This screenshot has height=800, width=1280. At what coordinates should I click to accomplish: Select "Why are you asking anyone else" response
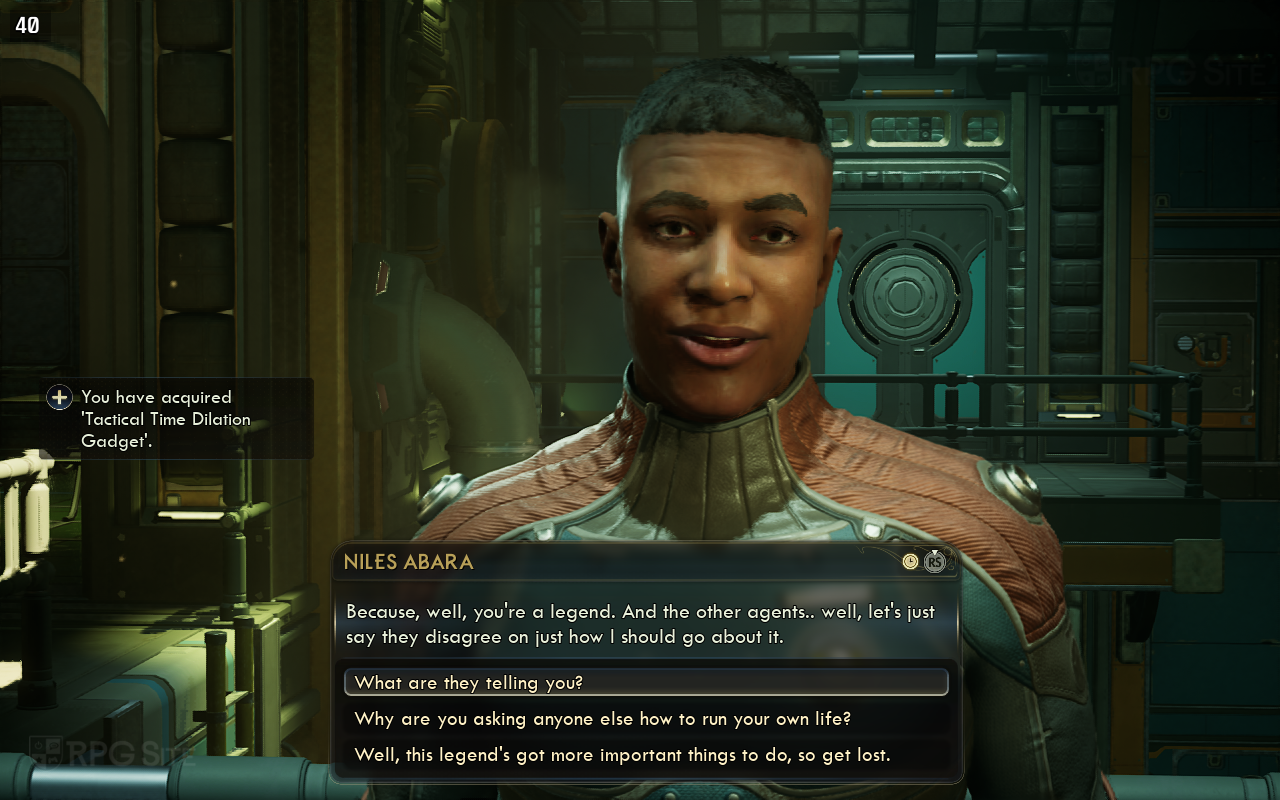(x=602, y=719)
